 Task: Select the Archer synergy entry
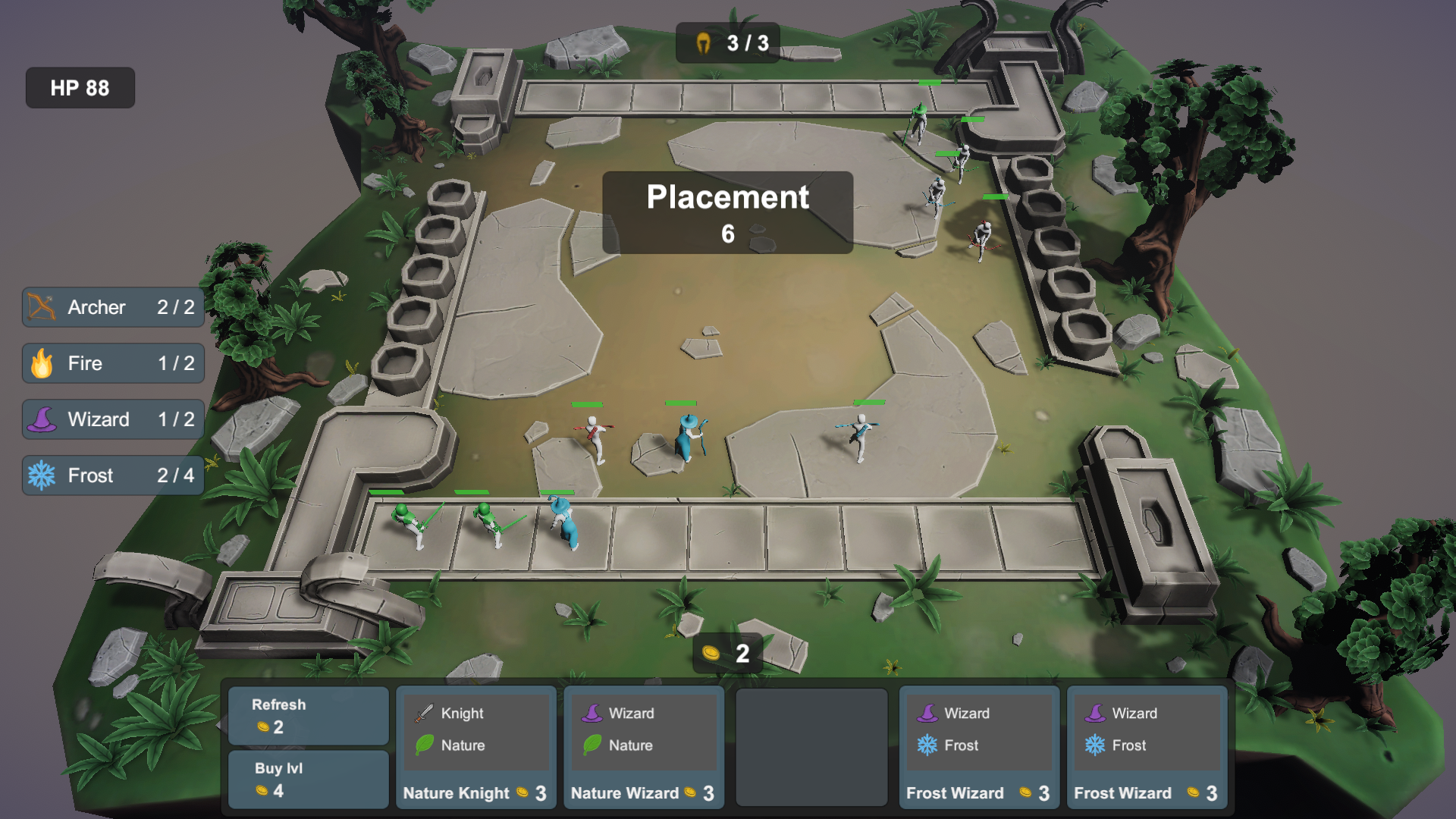point(113,307)
